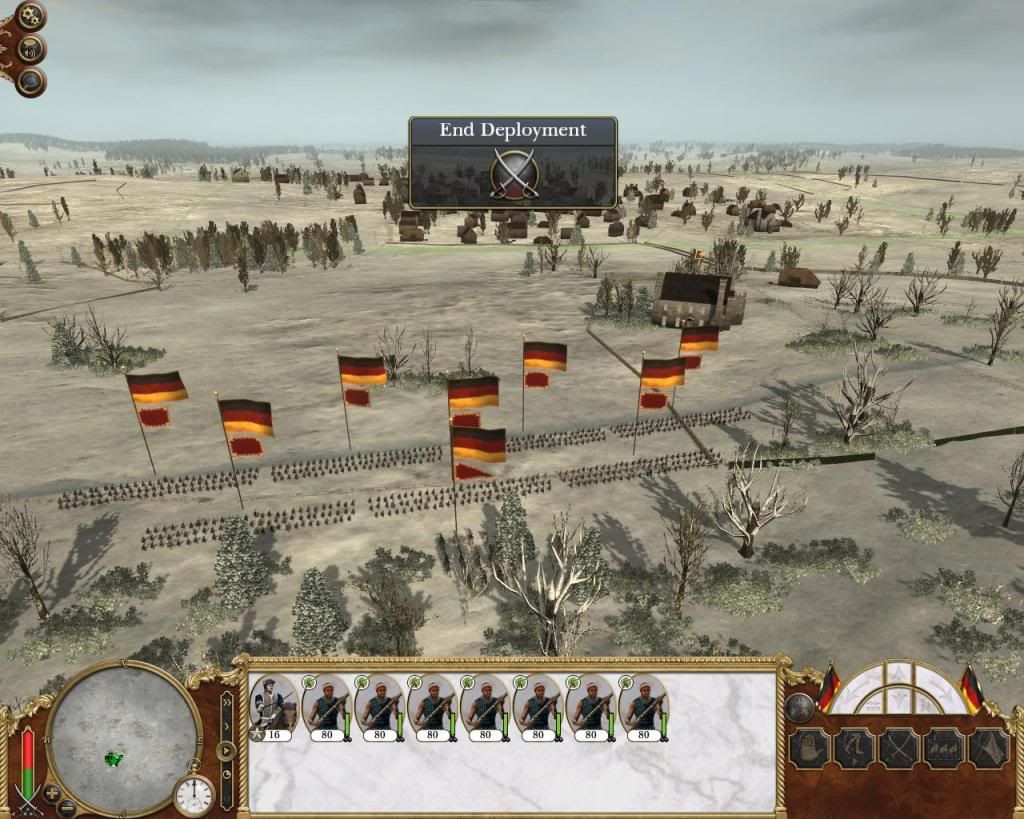1024x819 pixels.
Task: Activate the crossed swords melee order
Action: coord(899,748)
